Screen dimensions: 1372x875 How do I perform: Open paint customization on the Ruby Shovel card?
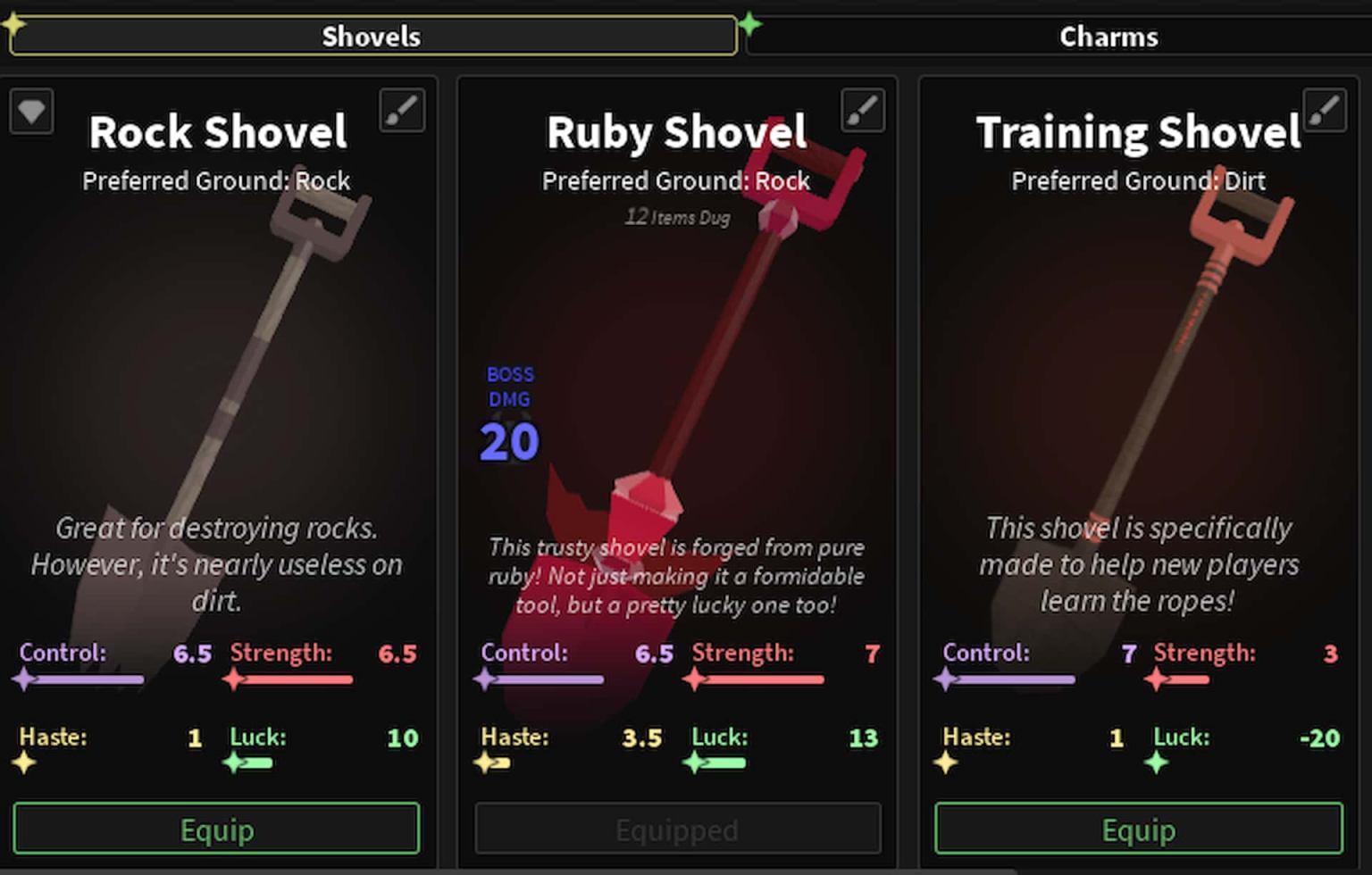pos(863,110)
